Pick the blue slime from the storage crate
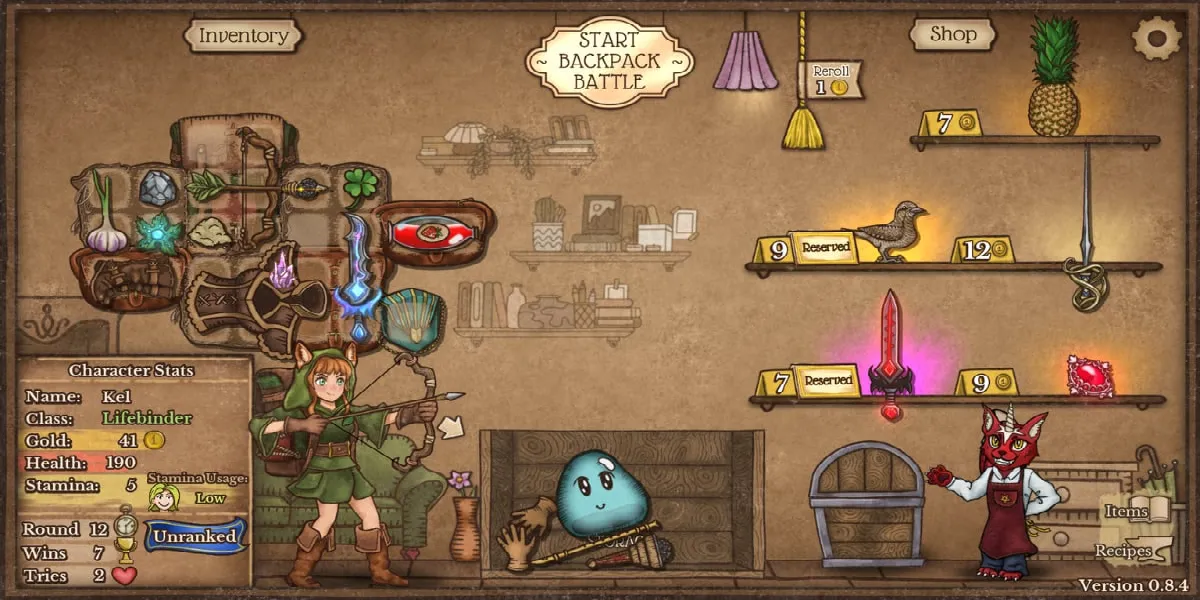Image resolution: width=1200 pixels, height=600 pixels. click(x=603, y=490)
